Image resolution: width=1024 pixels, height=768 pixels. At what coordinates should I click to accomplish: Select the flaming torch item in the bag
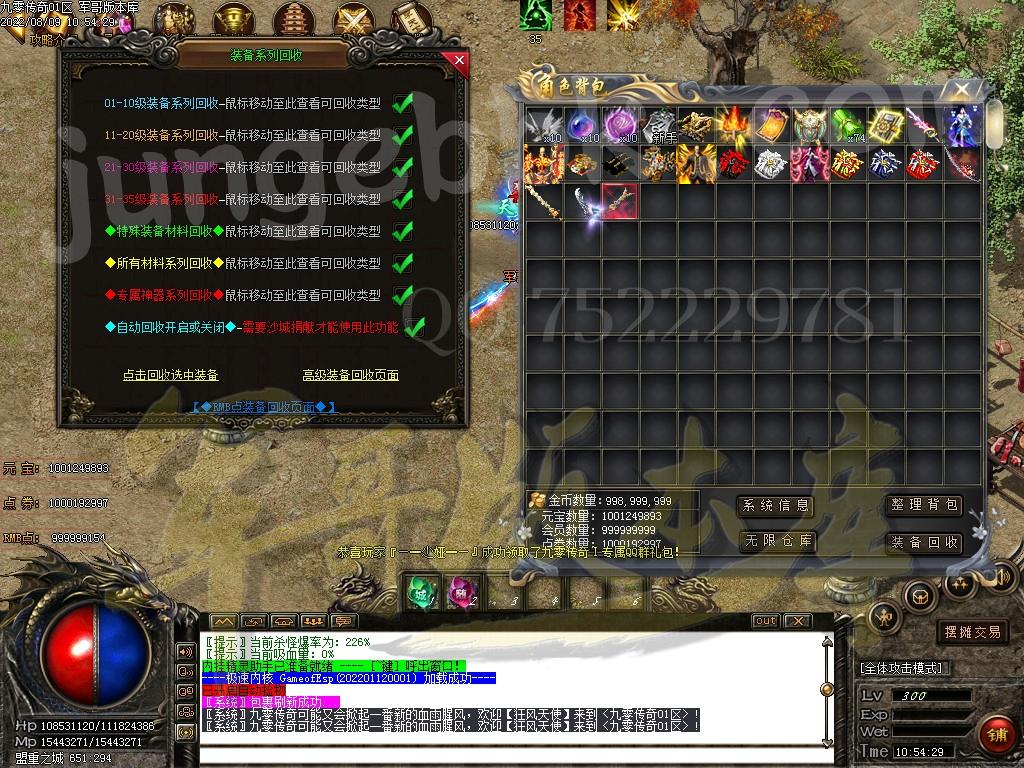click(733, 126)
